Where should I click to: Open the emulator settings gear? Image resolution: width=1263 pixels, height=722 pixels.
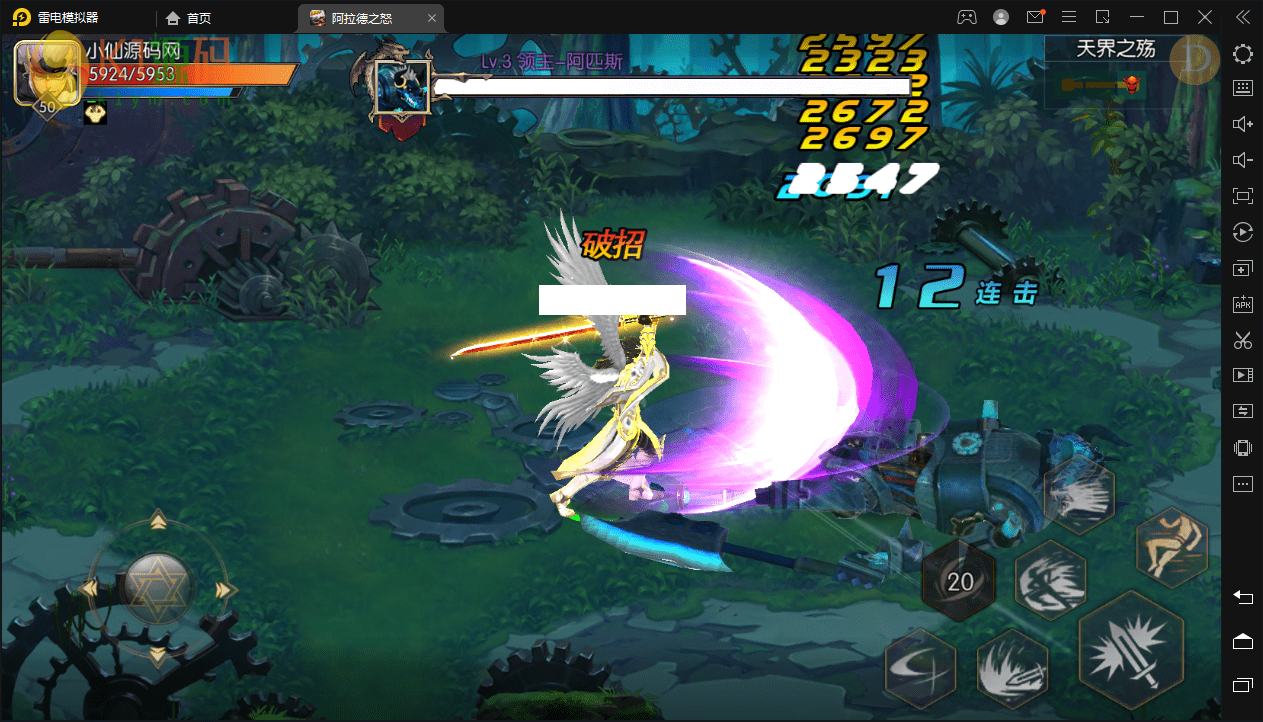(1243, 54)
